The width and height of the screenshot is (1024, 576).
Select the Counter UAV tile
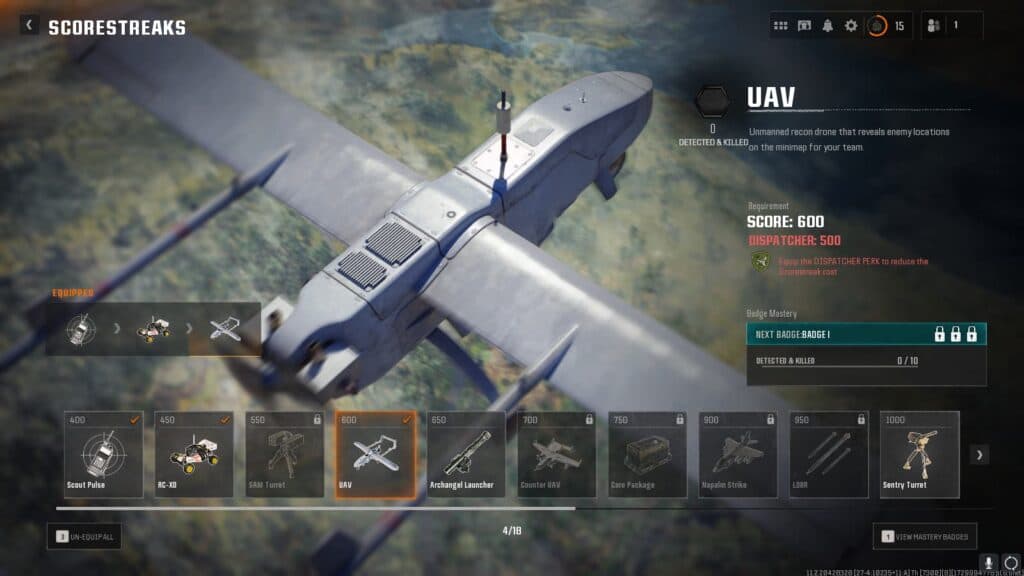(556, 454)
